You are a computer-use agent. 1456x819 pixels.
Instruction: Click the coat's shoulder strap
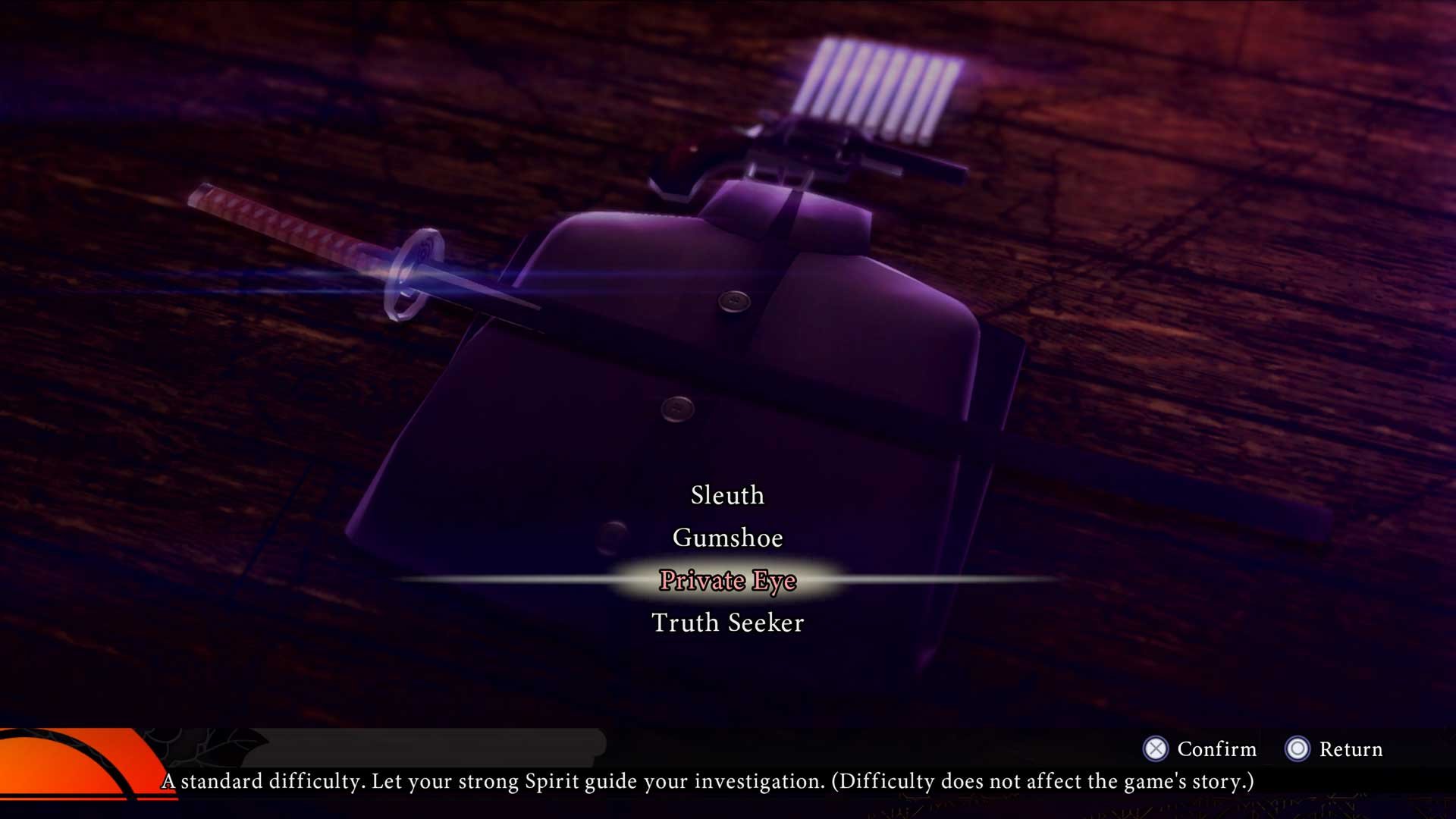789,212
